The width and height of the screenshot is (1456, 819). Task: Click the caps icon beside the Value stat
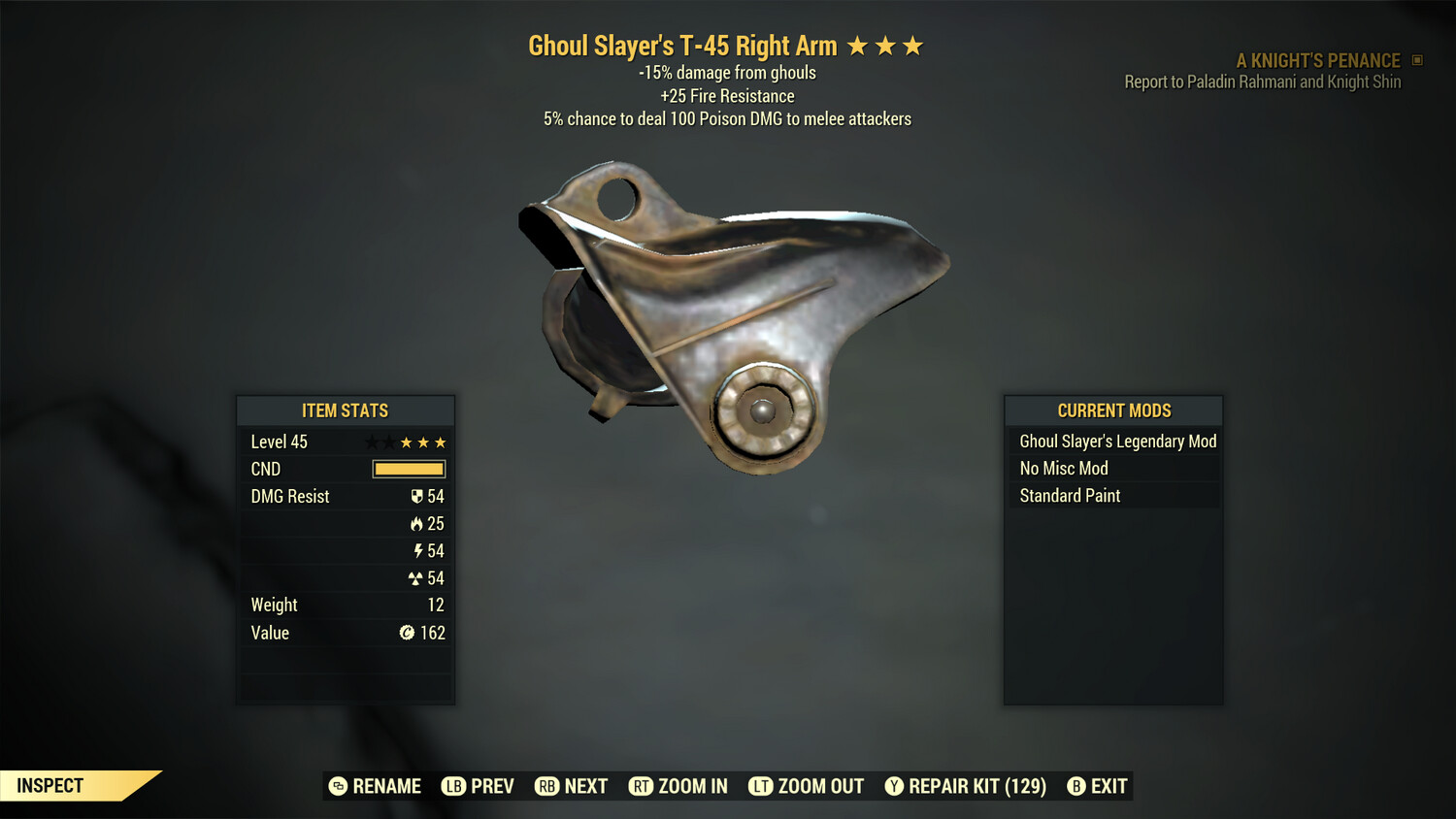(x=407, y=633)
